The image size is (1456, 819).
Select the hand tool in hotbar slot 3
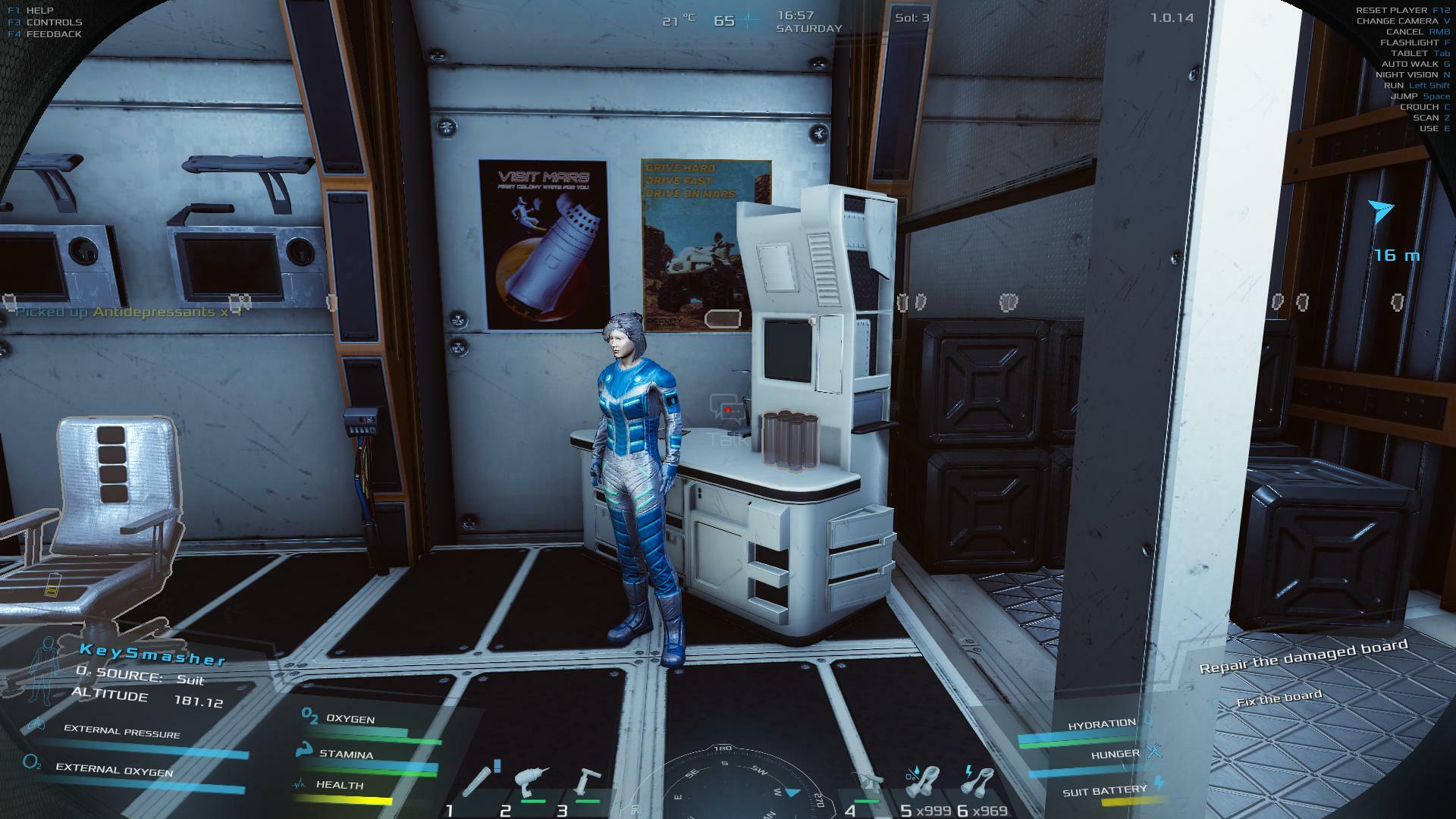[587, 783]
